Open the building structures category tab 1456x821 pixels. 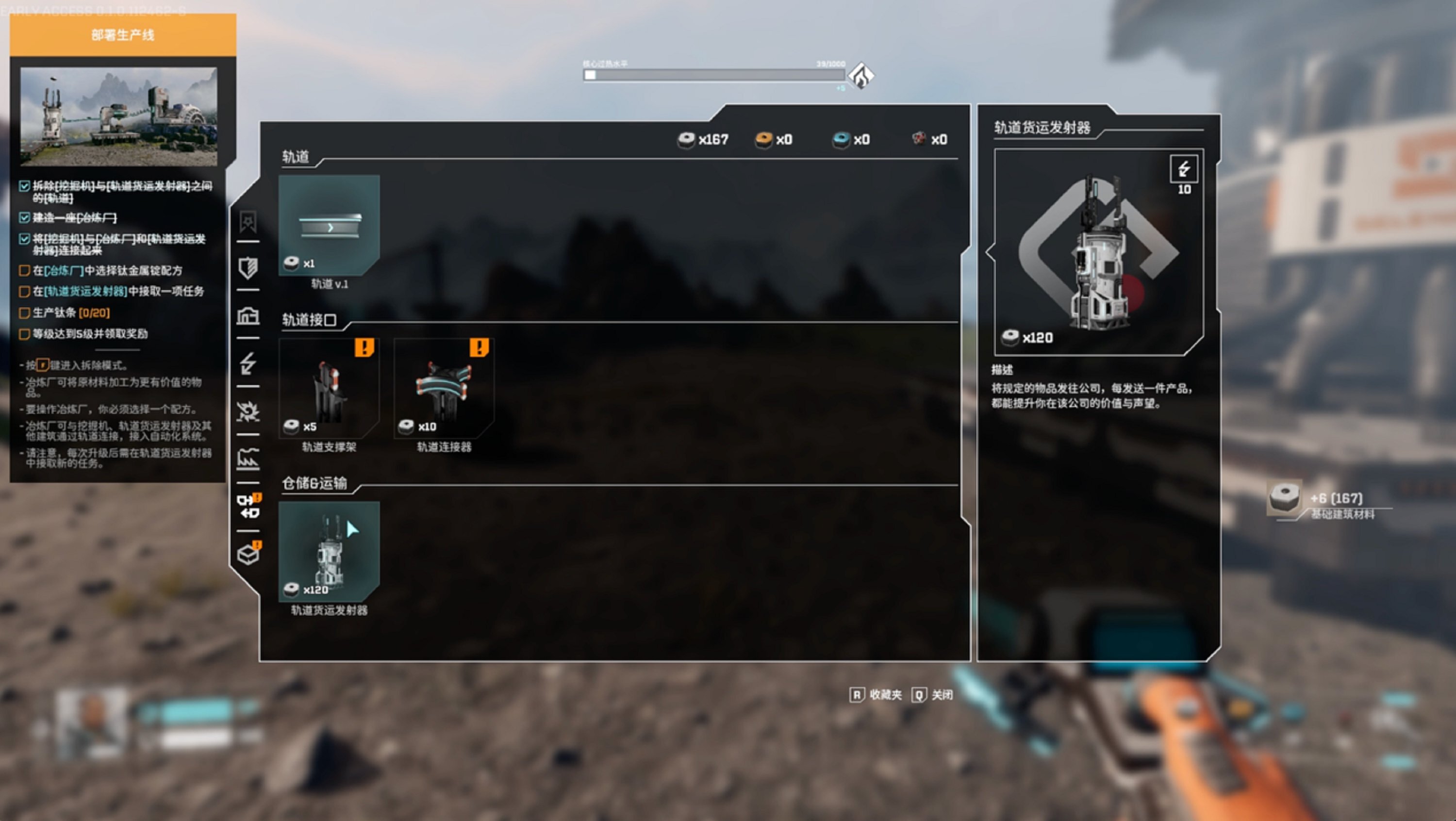coord(248,316)
